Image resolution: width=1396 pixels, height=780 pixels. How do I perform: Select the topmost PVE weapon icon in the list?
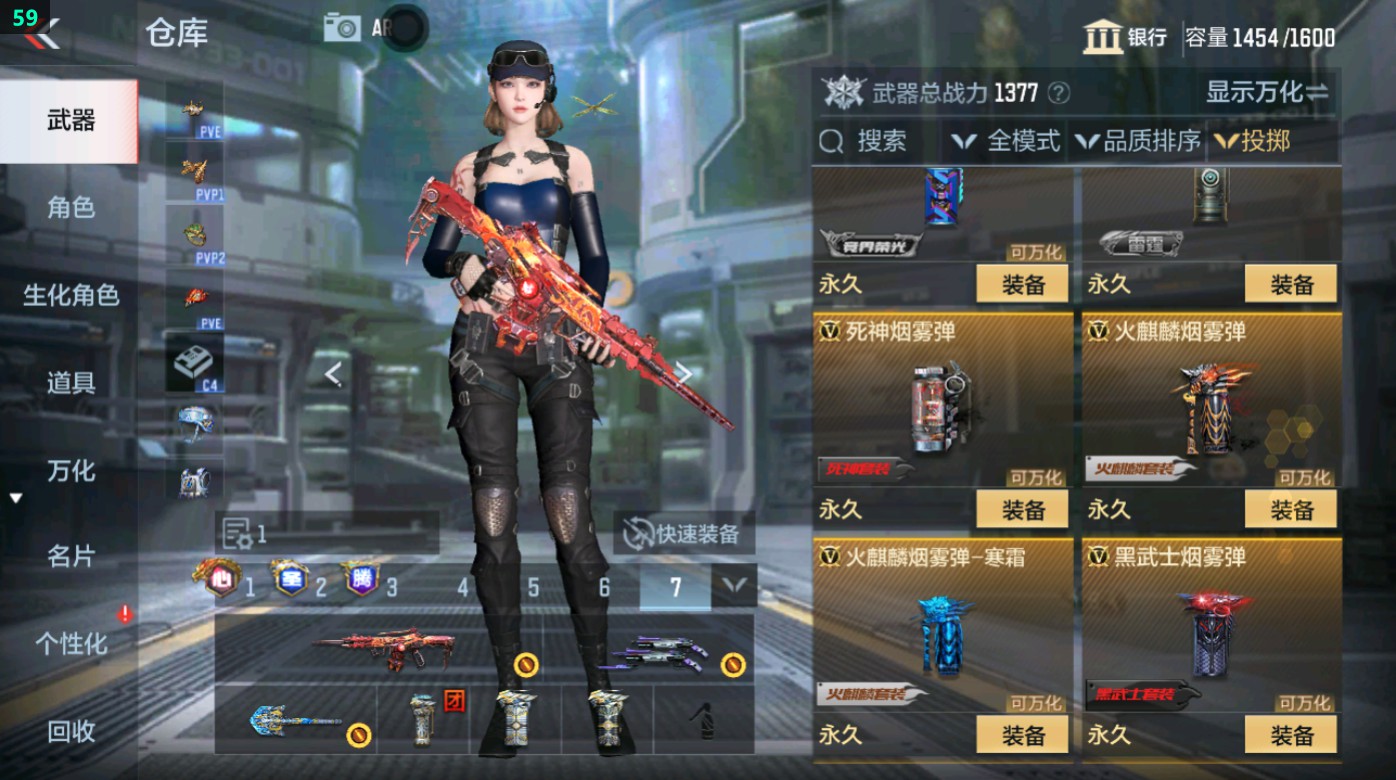tap(192, 110)
